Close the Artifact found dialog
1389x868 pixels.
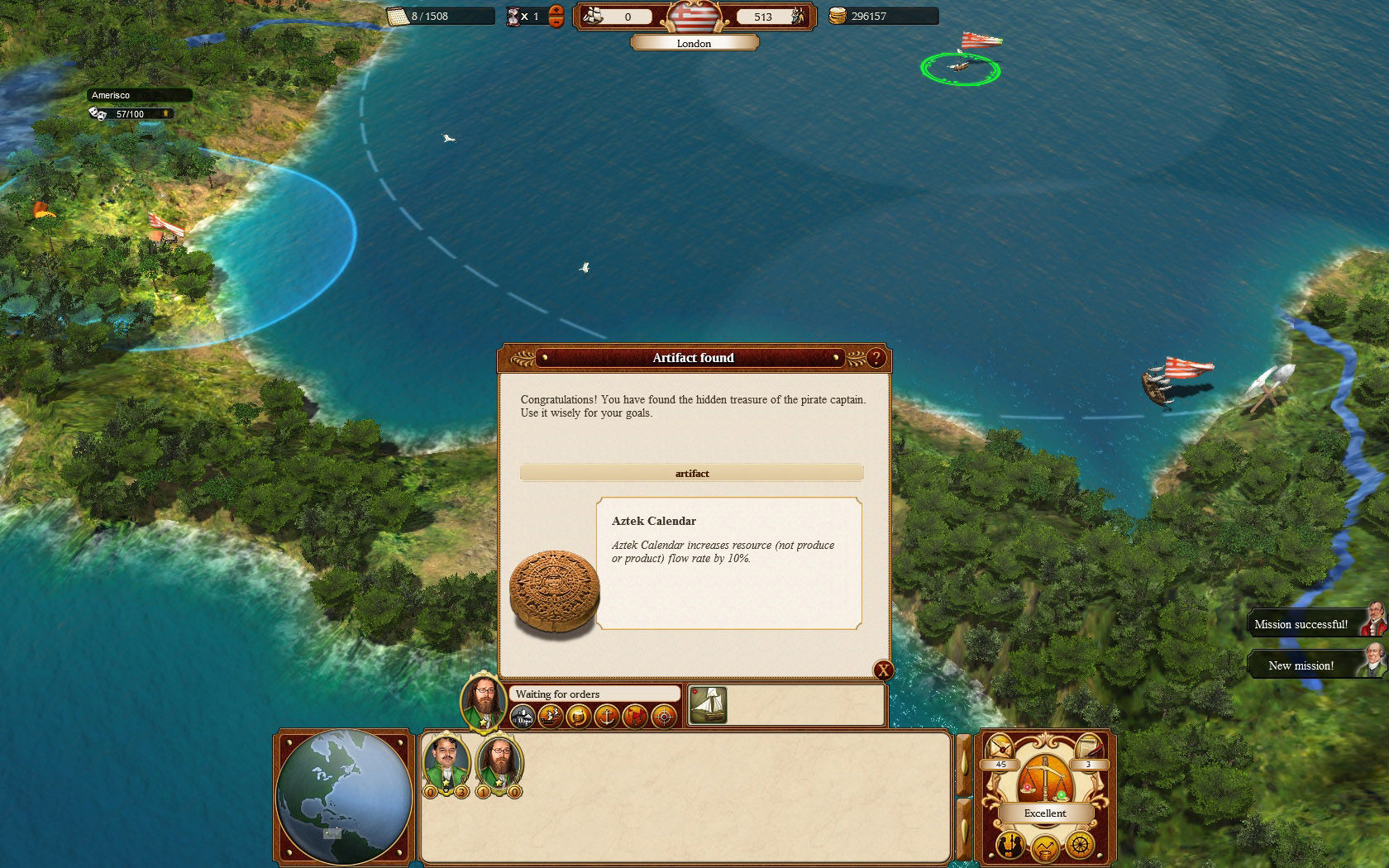pos(883,670)
